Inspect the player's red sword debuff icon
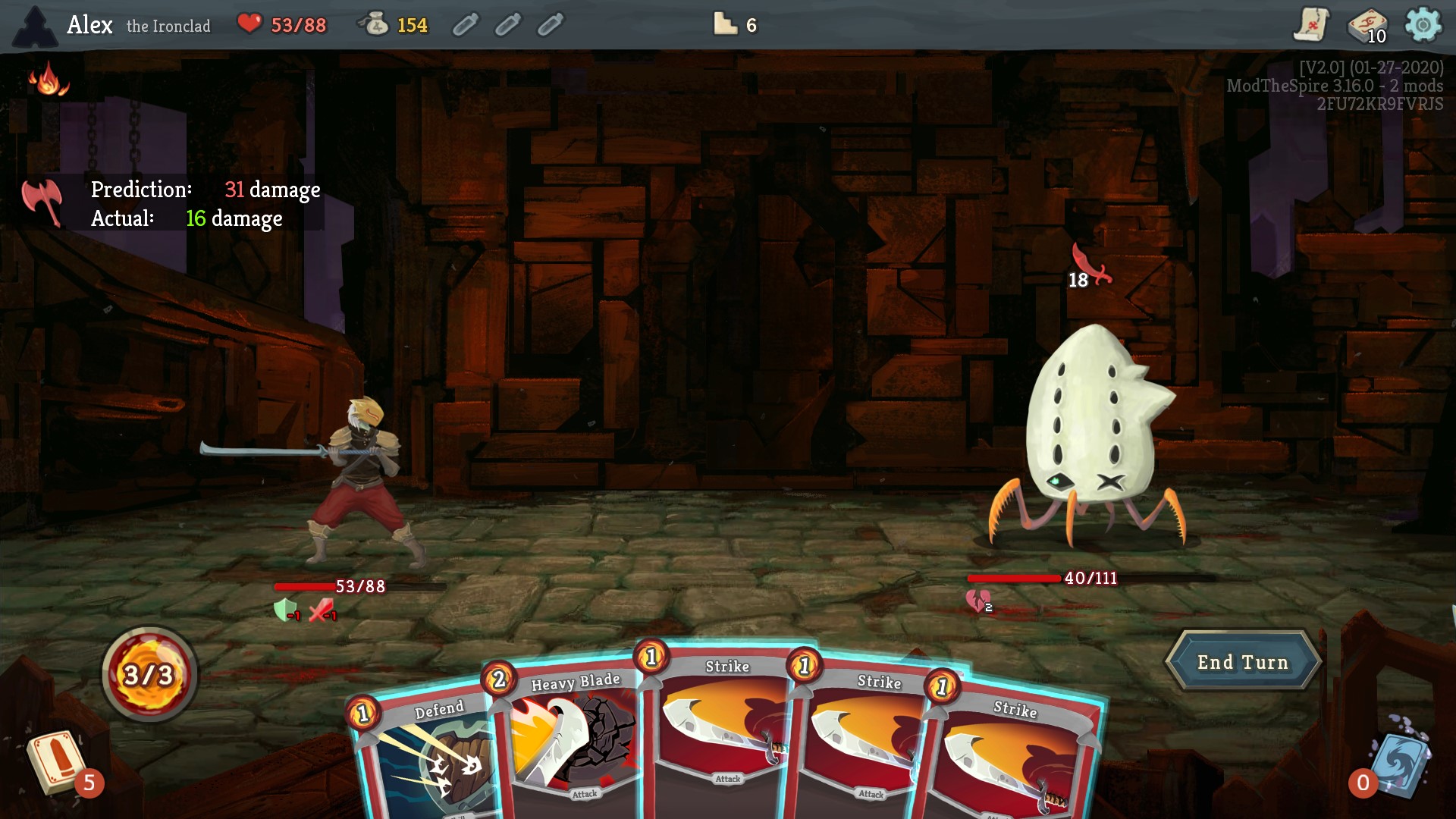Viewport: 1456px width, 819px height. pyautogui.click(x=322, y=610)
